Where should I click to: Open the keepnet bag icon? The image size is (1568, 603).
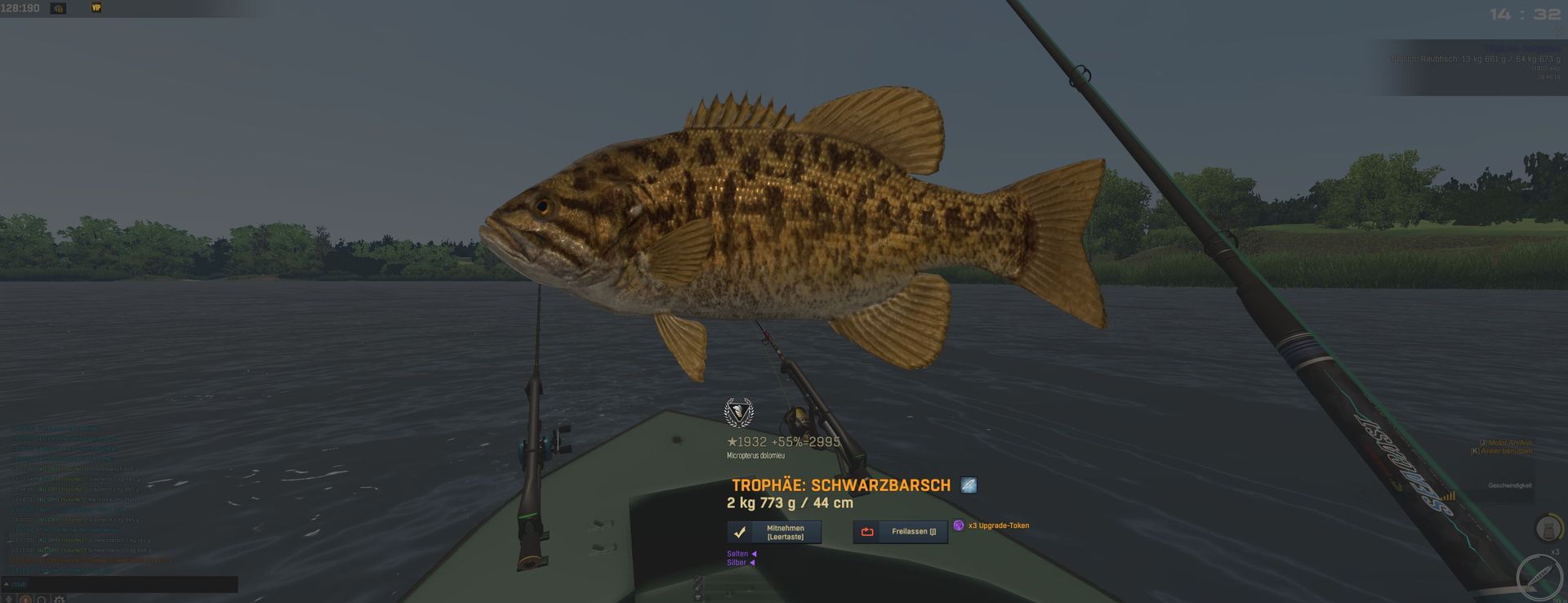click(x=1548, y=528)
